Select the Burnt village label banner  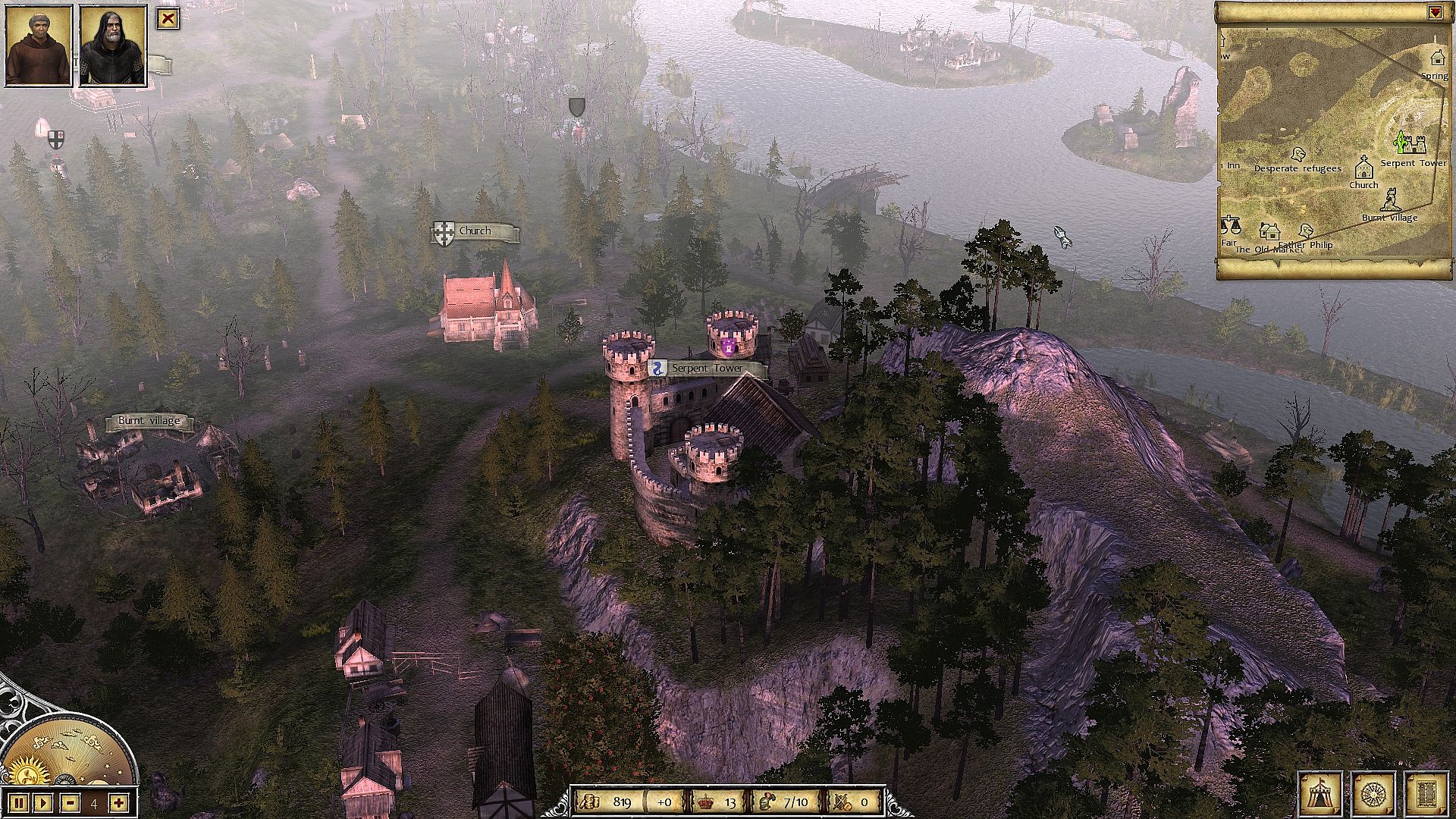click(149, 421)
